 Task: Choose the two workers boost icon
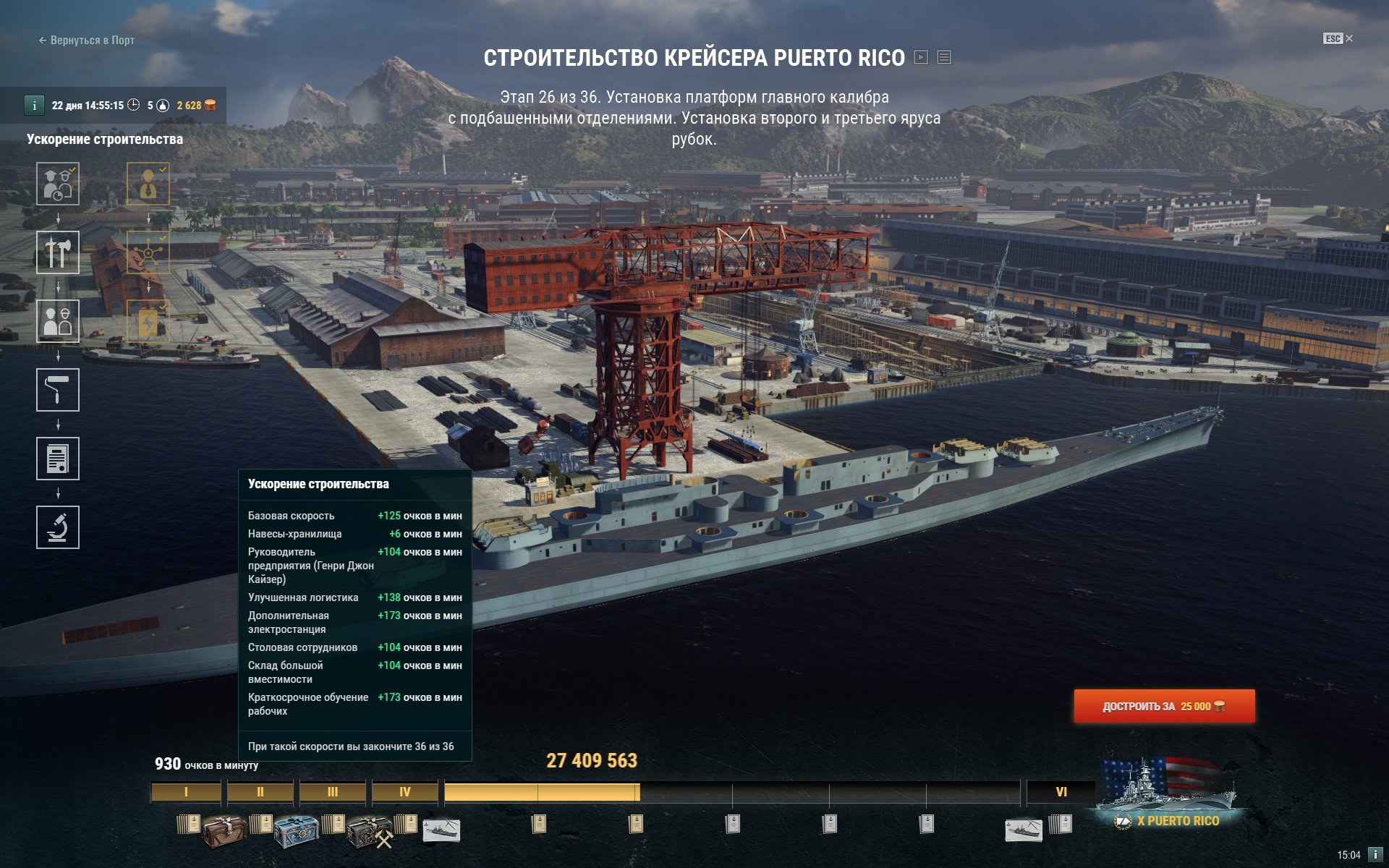coord(58,321)
